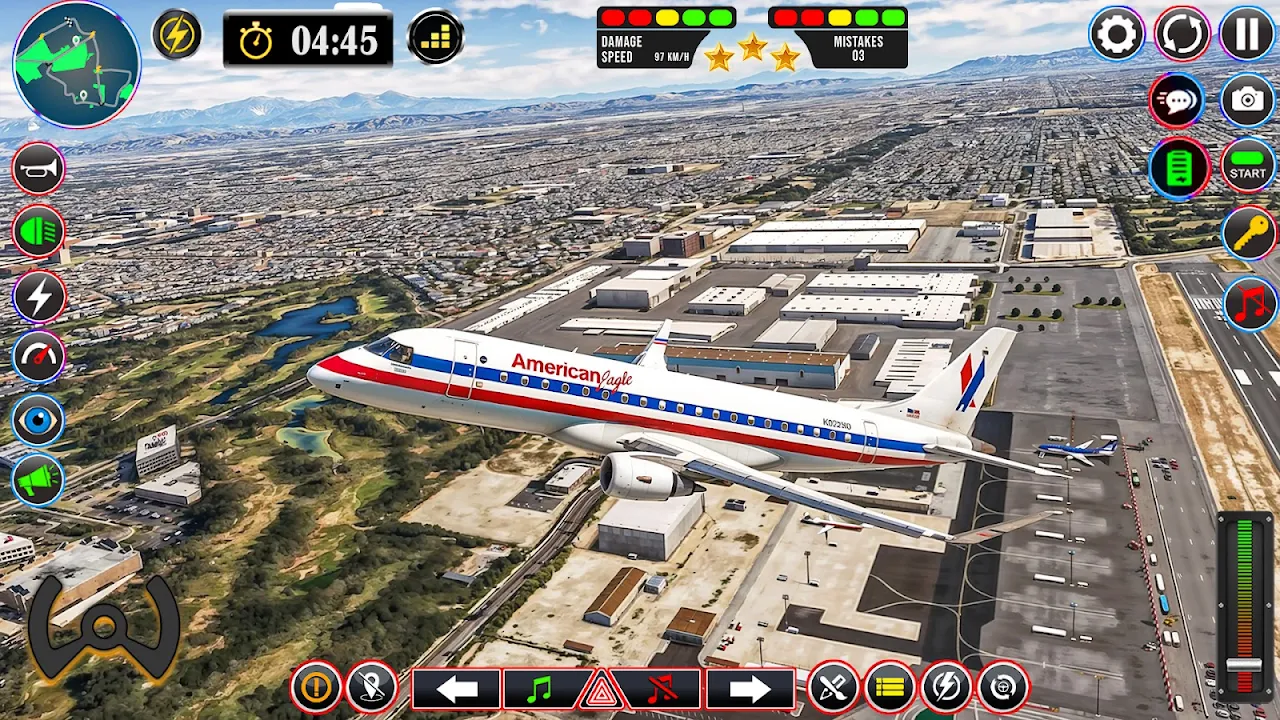Click the speedometer gauge icon
The width and height of the screenshot is (1280, 720).
coord(38,357)
